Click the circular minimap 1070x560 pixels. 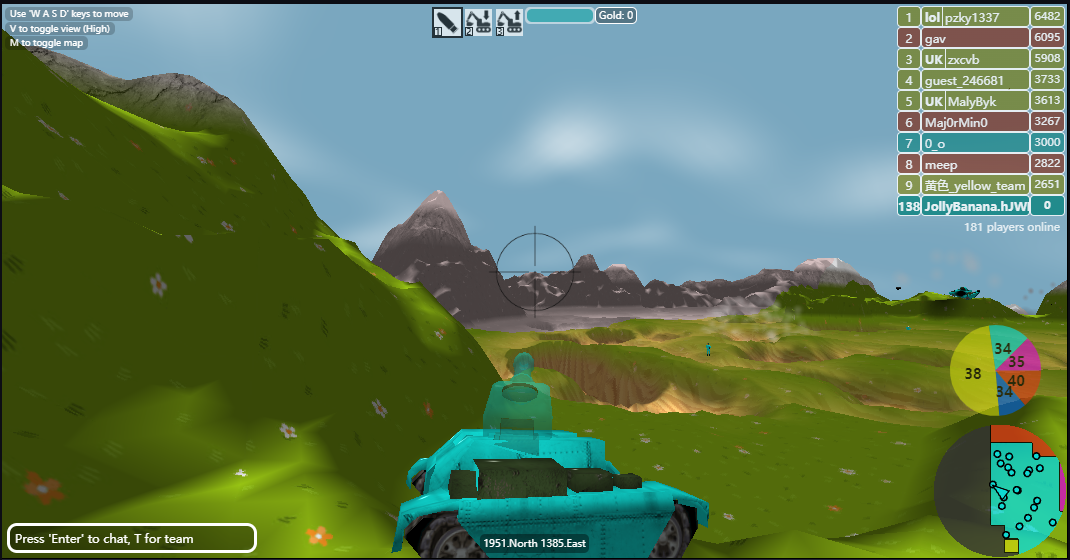[1000, 490]
